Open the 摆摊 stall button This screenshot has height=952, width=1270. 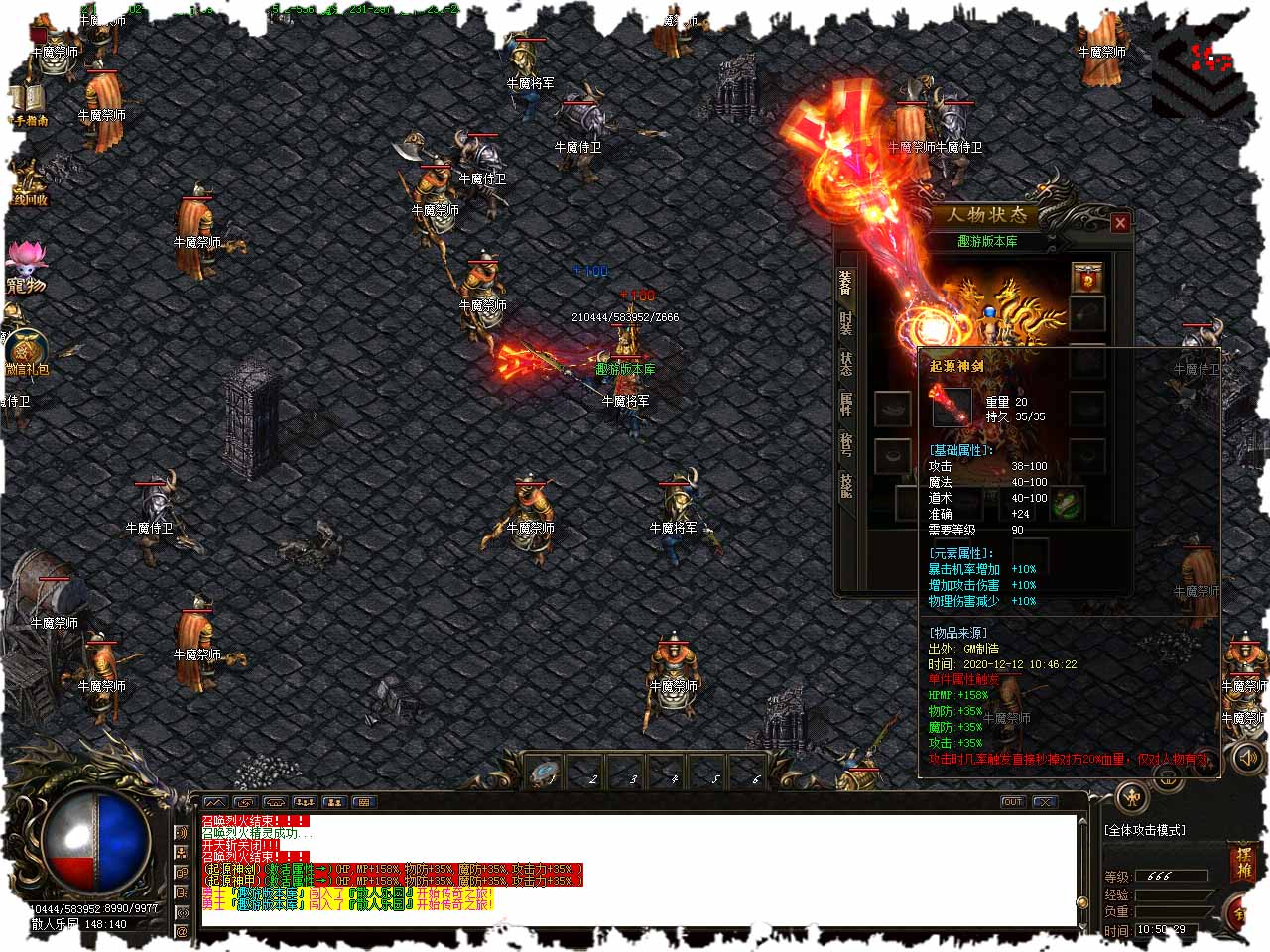[1244, 861]
